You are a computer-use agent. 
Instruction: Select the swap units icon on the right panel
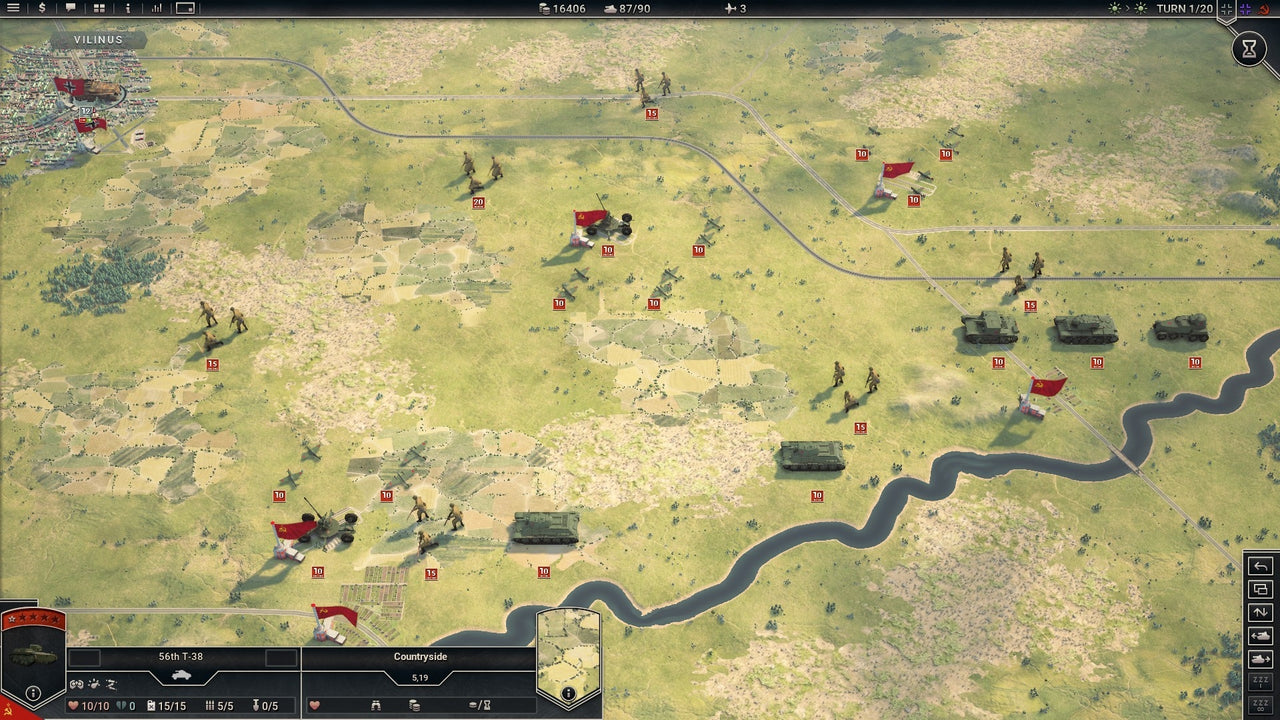[1261, 588]
